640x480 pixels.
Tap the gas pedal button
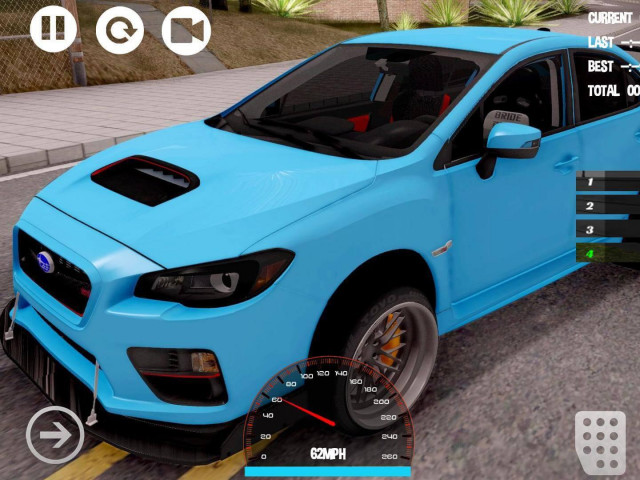pyautogui.click(x=600, y=437)
